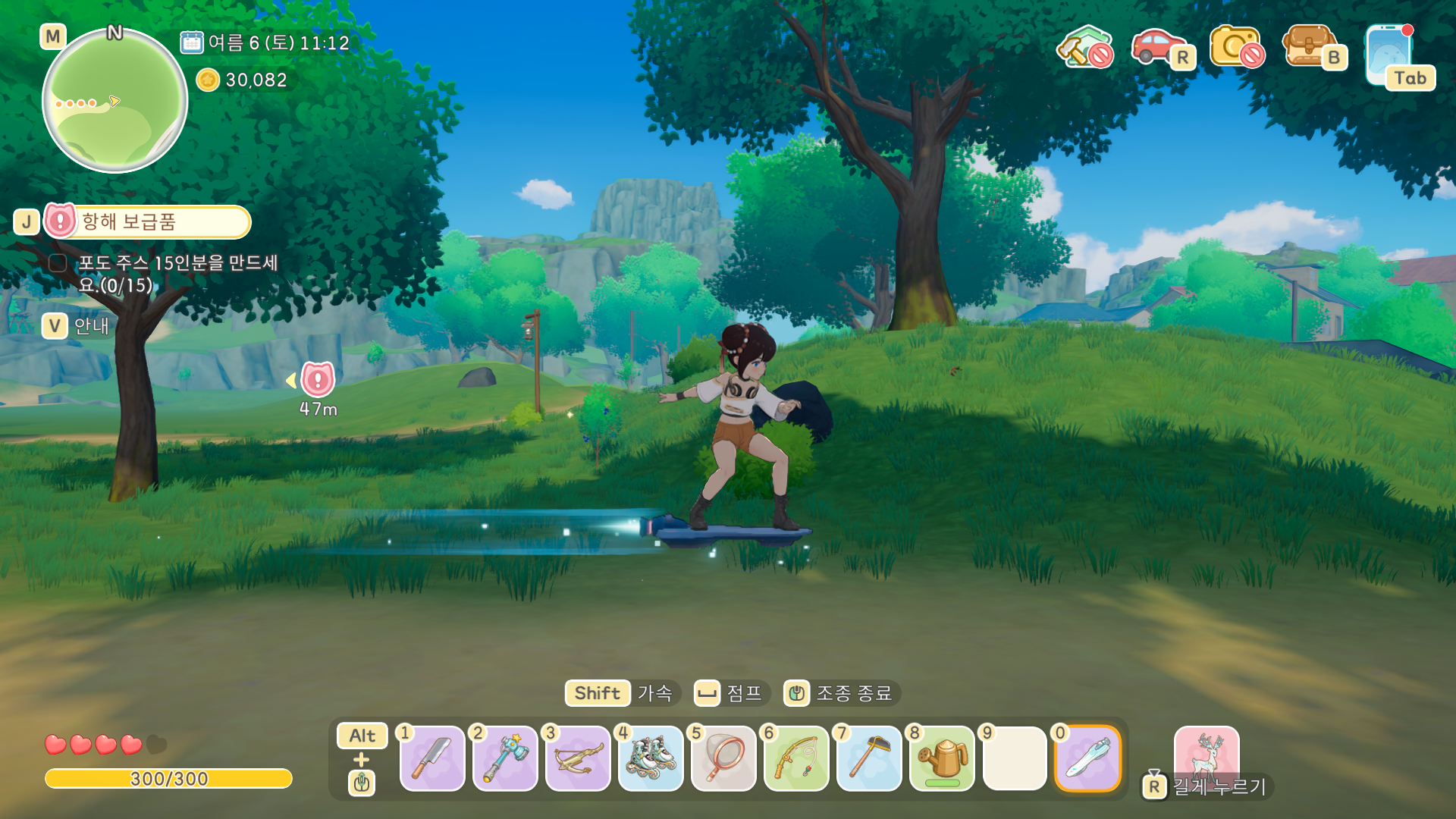Viewport: 1456px width, 819px height.
Task: Choose the roller skates hotbar slot
Action: point(651,758)
